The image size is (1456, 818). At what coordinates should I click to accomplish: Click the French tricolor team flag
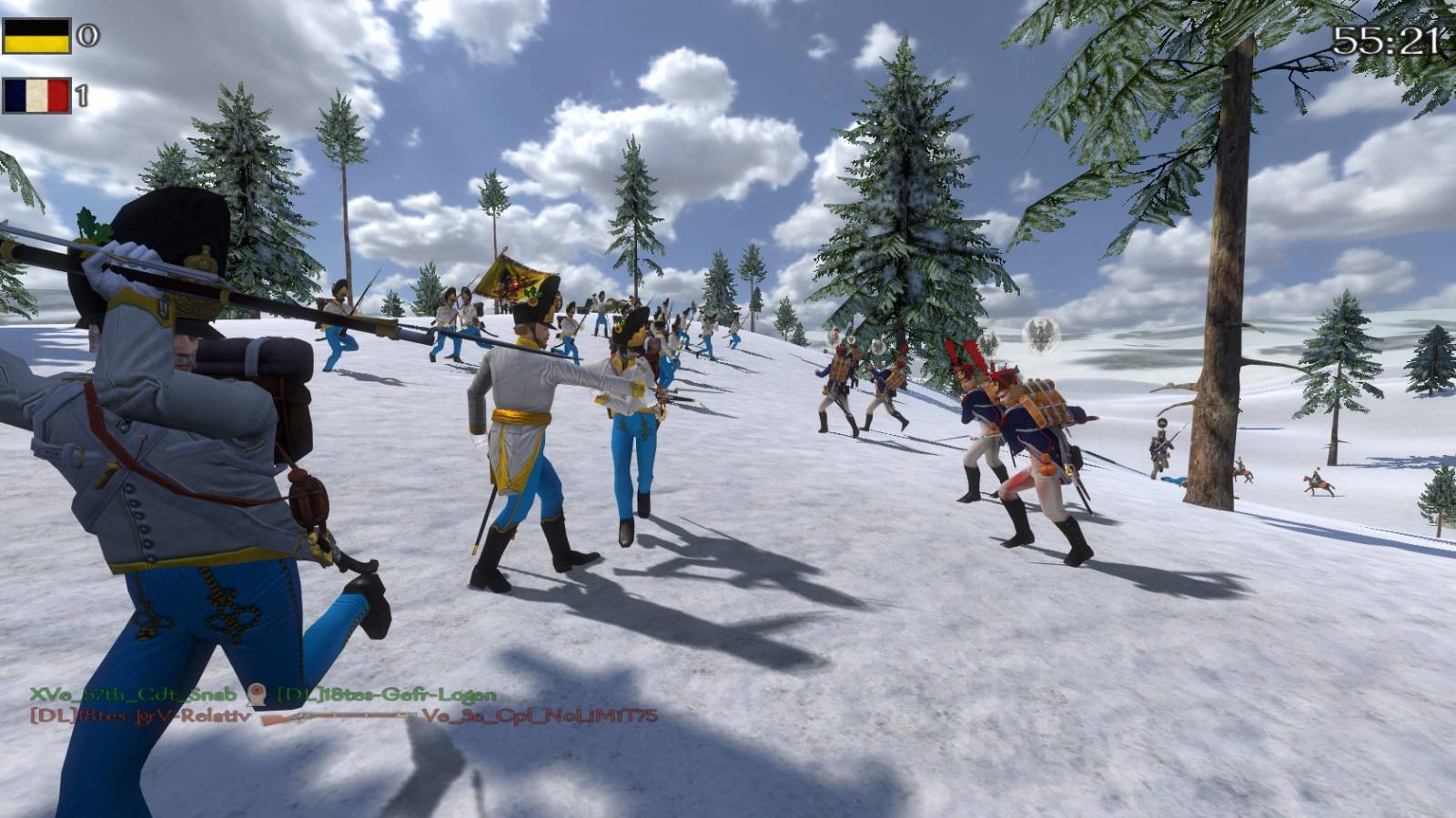(x=36, y=96)
